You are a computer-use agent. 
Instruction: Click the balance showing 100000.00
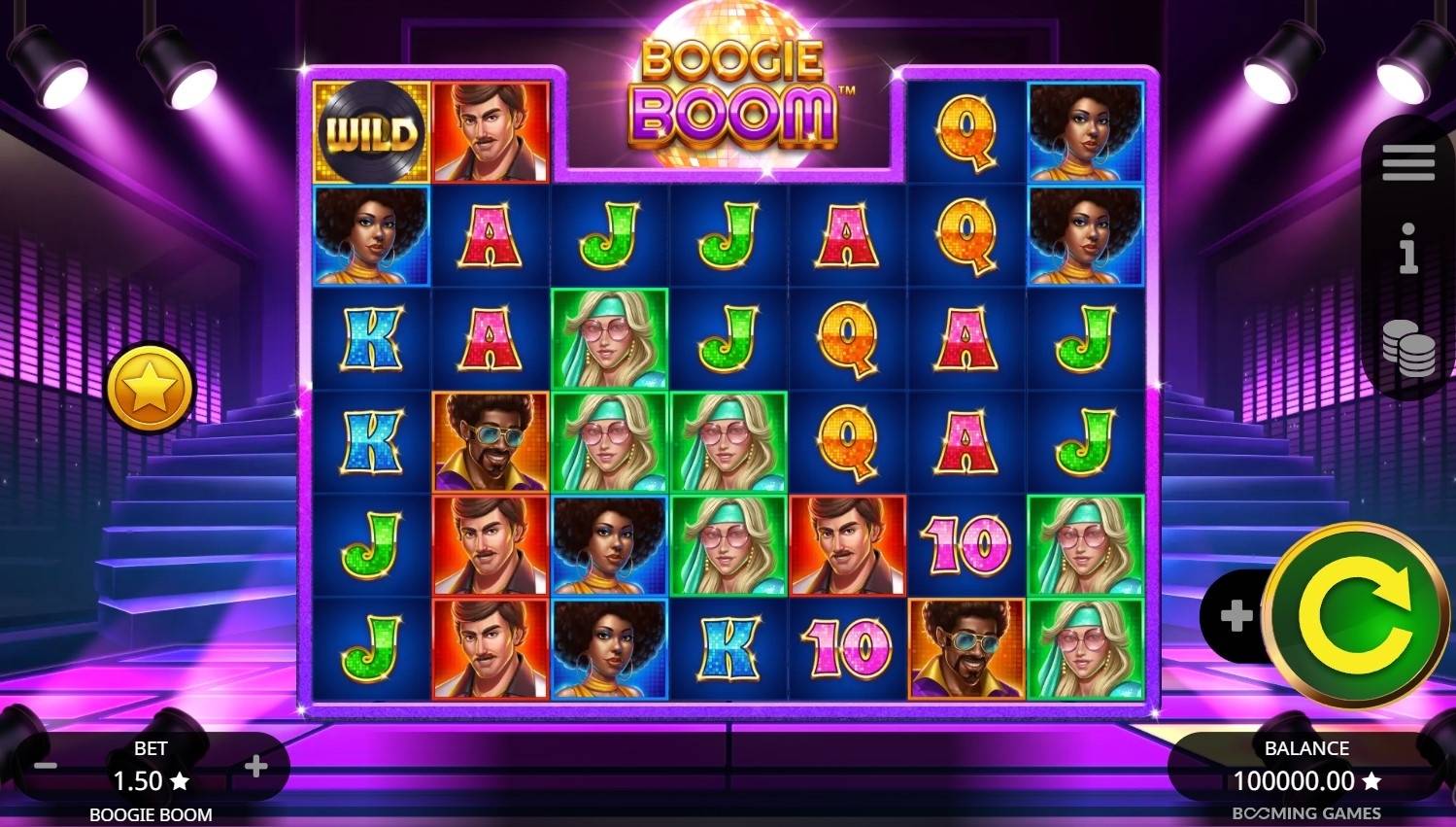click(x=1306, y=780)
